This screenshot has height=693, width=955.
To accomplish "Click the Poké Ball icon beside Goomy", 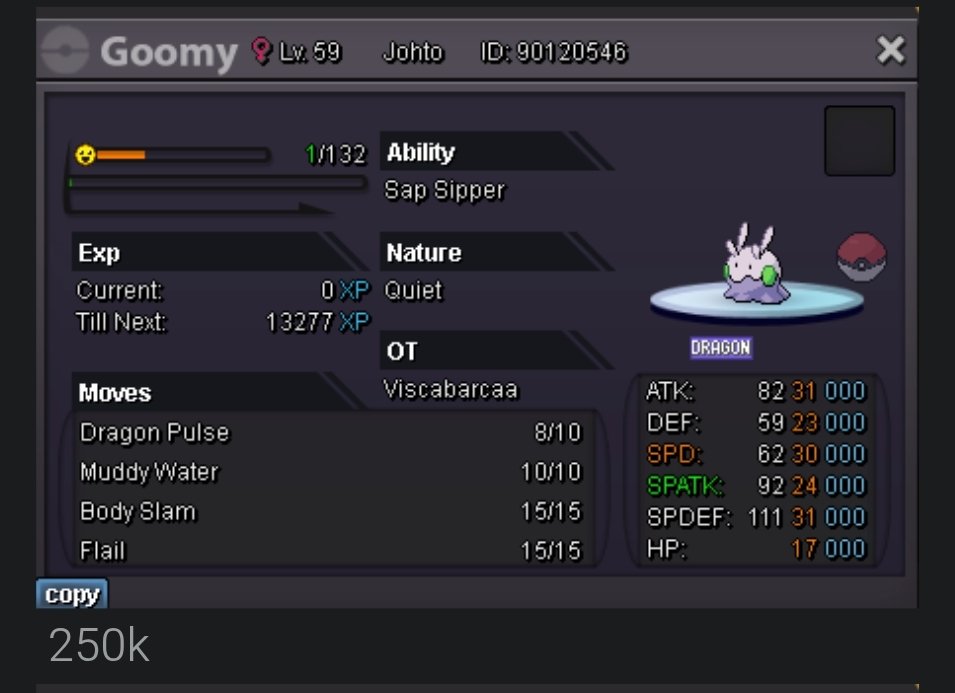I will click(862, 257).
